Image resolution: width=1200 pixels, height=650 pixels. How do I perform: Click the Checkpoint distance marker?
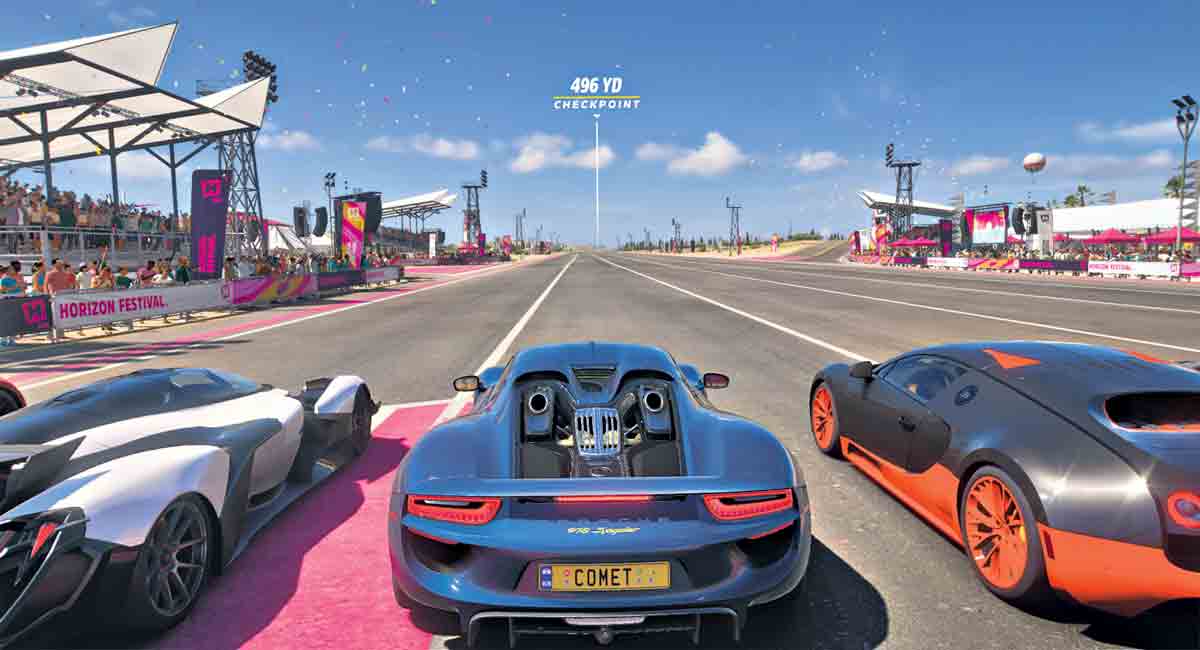click(596, 93)
